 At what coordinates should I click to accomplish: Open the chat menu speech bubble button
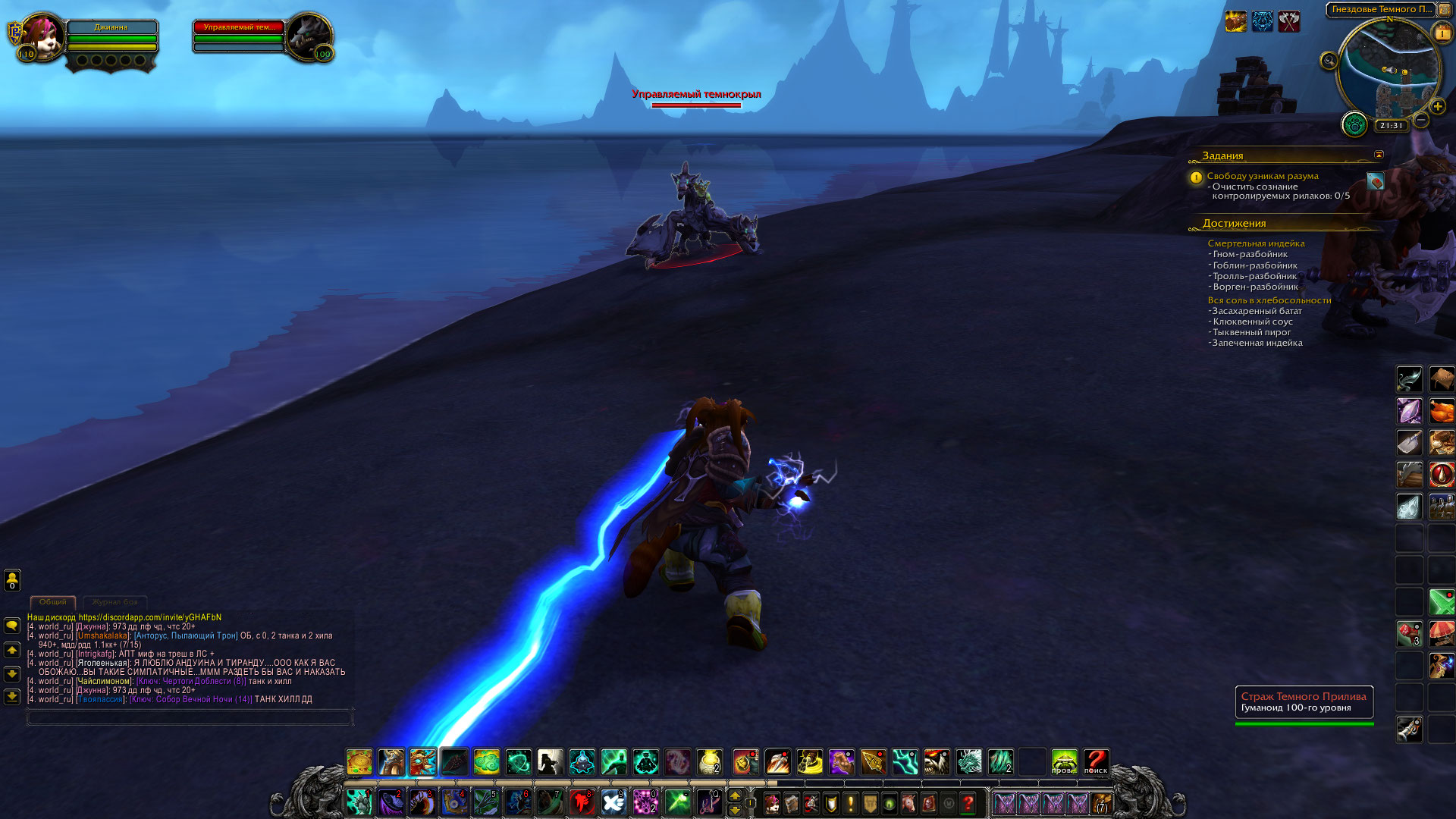[12, 626]
